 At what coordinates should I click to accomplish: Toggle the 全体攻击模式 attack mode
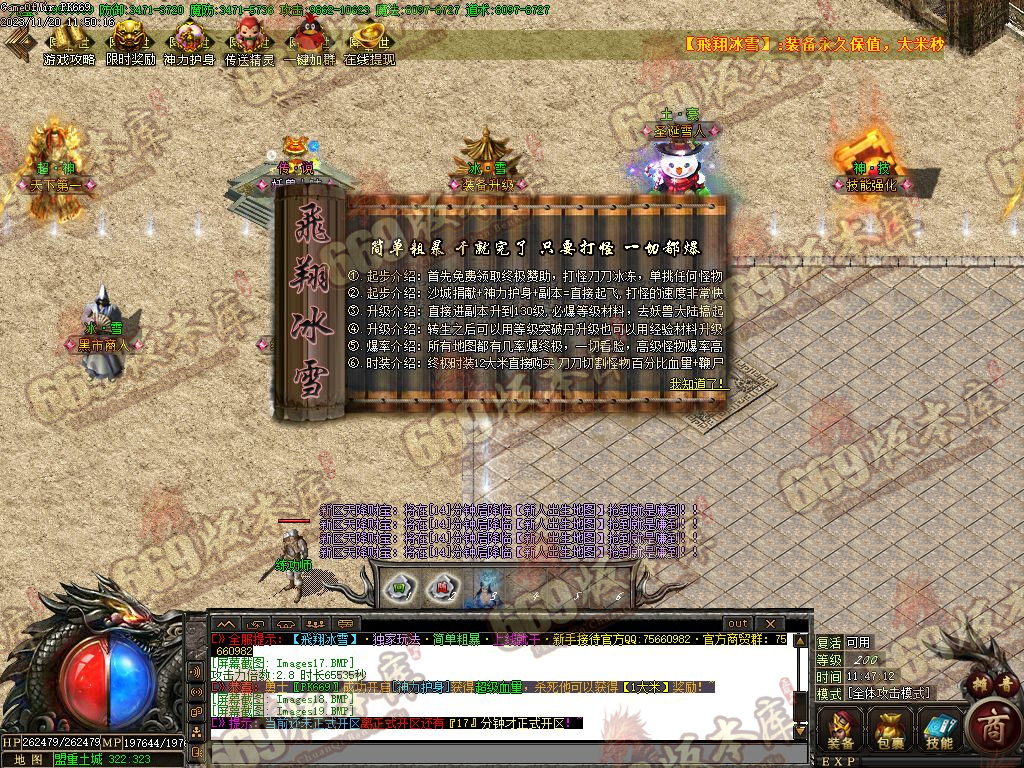[888, 693]
